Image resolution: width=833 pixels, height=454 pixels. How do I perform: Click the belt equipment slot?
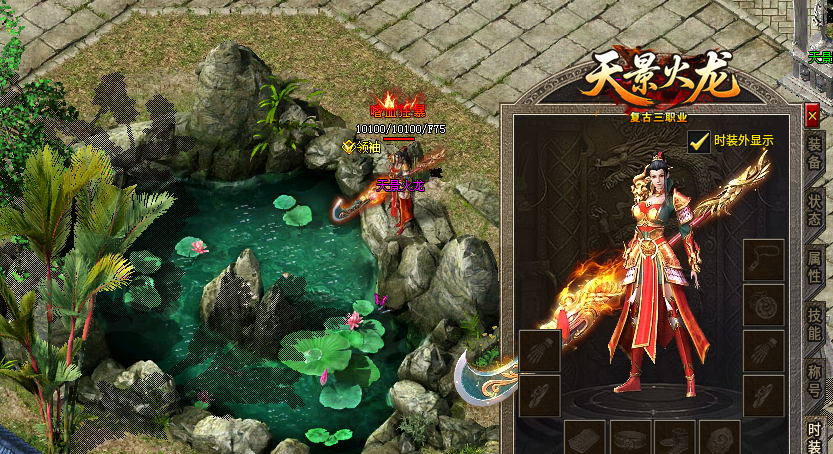pos(630,438)
